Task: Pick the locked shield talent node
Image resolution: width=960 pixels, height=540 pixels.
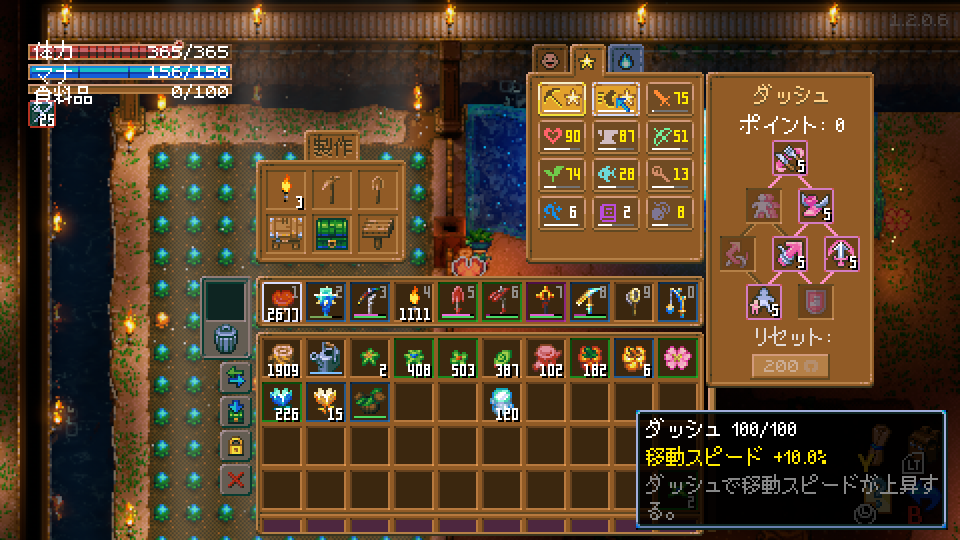Action: click(x=815, y=299)
